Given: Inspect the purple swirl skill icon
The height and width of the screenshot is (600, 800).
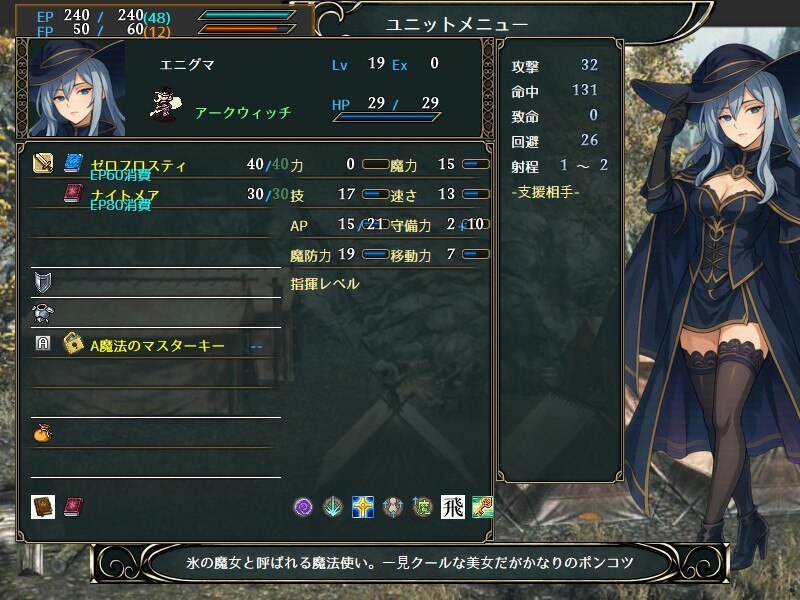Looking at the screenshot, I should [304, 507].
